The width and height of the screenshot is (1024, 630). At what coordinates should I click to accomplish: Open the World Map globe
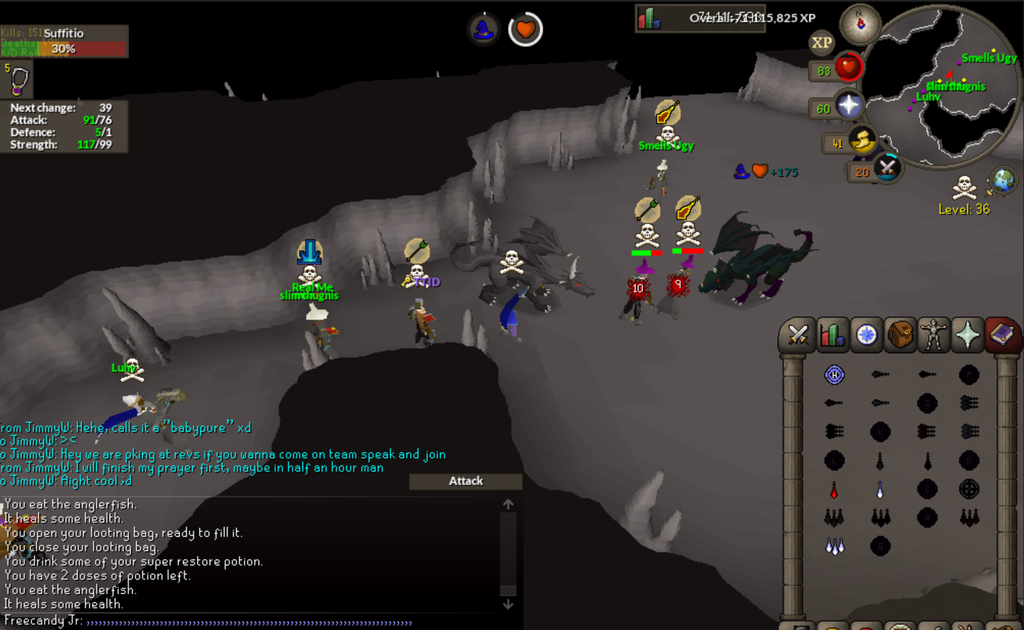(x=1002, y=181)
